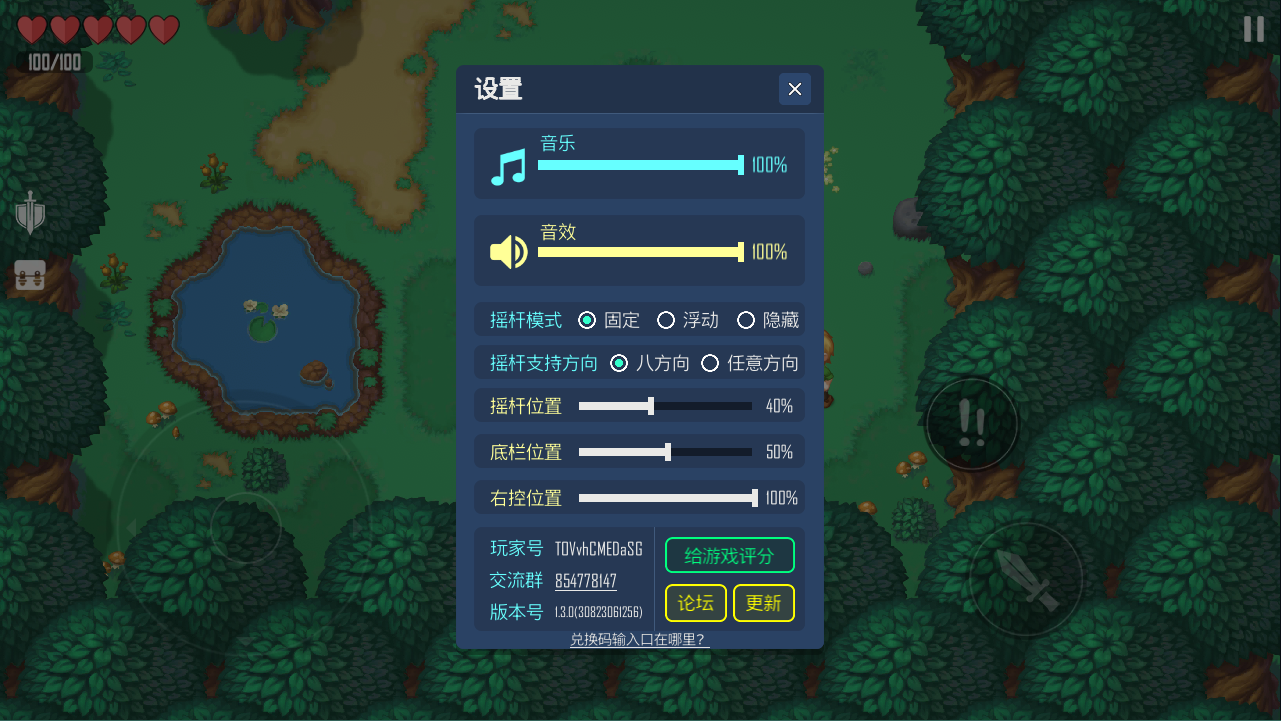This screenshot has width=1281, height=721.
Task: Click 兑换码输入口在哪里 link
Action: coord(640,640)
